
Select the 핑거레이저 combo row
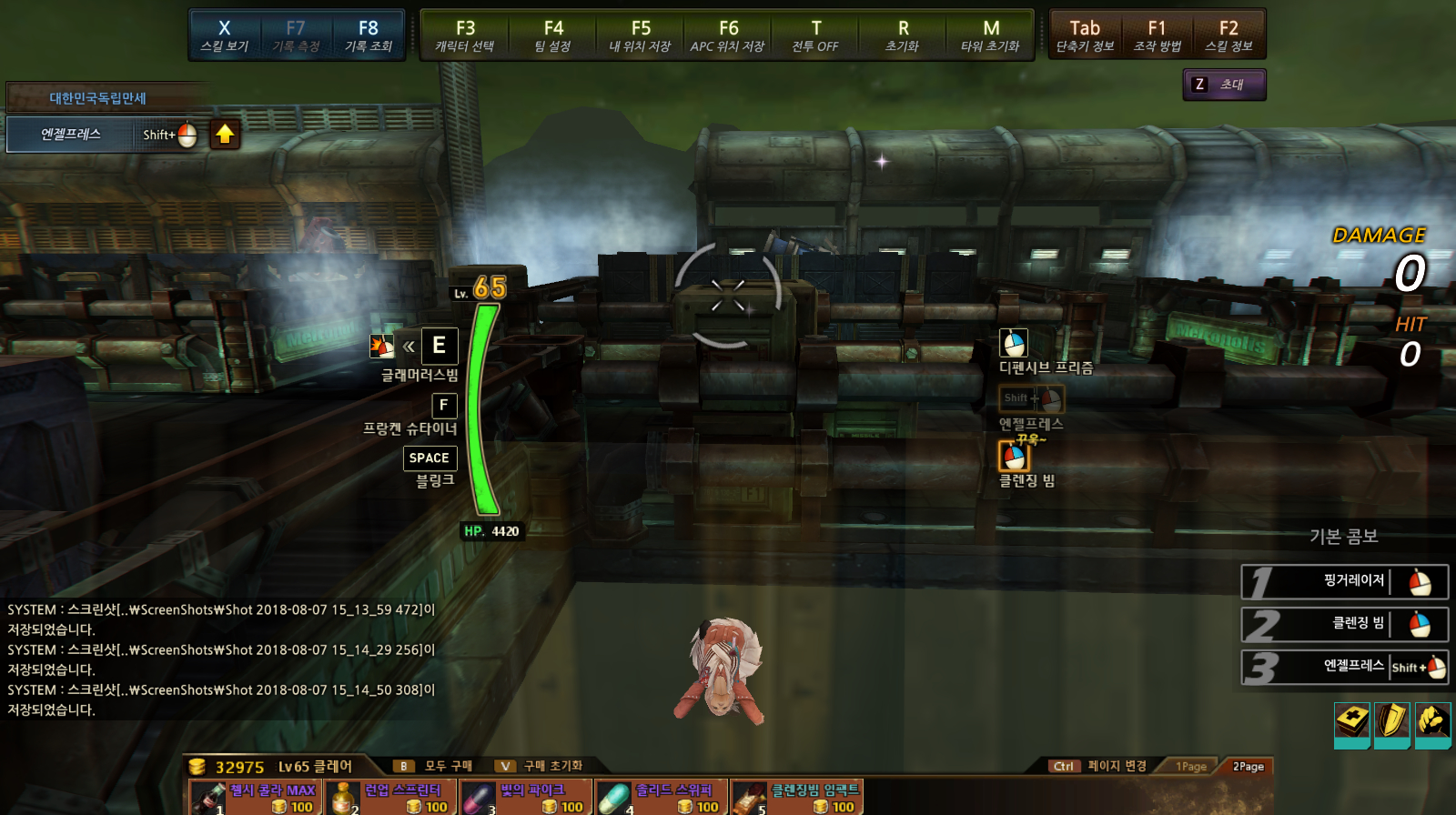pyautogui.click(x=1345, y=582)
